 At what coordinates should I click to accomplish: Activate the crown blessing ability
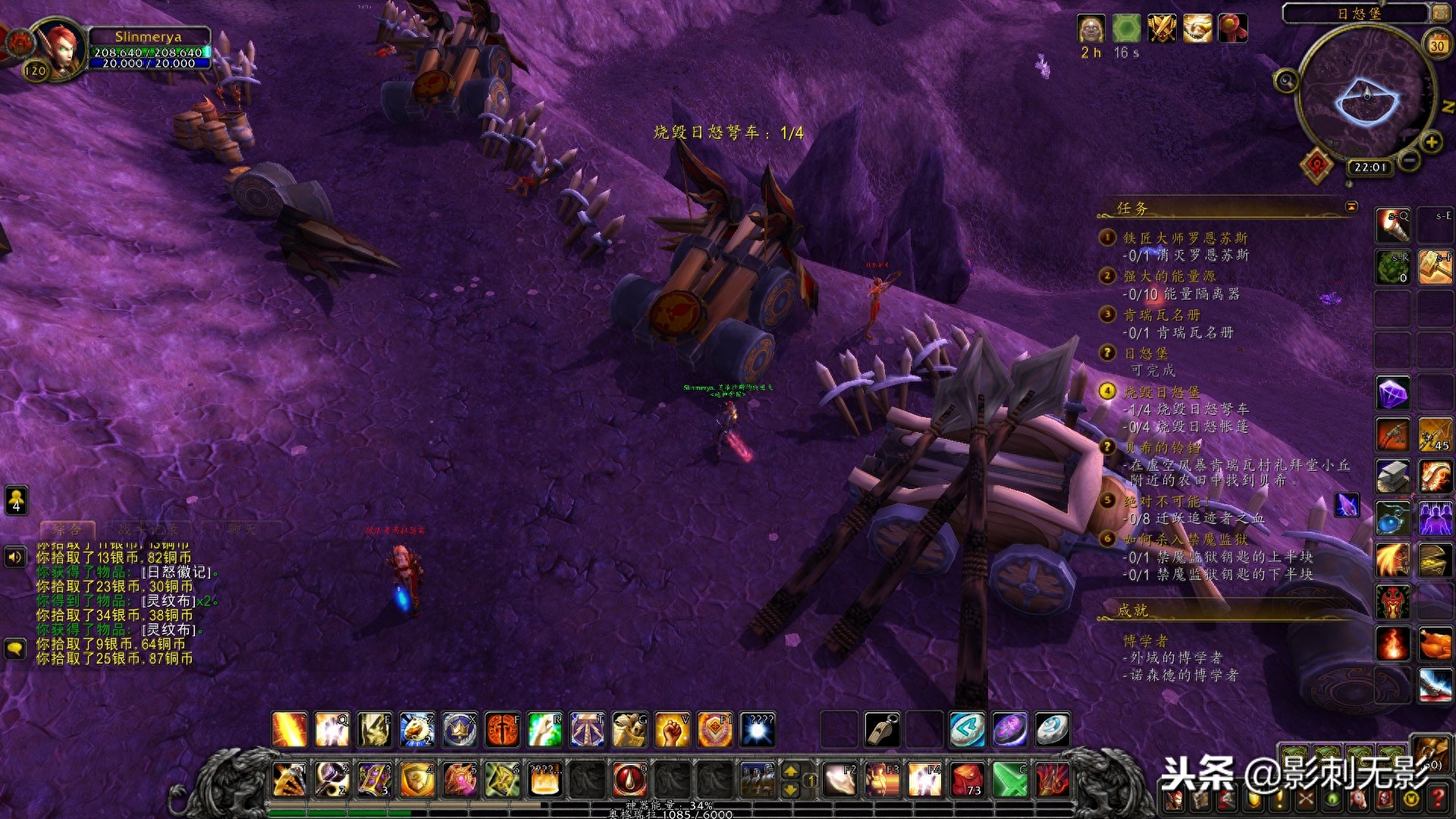[x=460, y=730]
